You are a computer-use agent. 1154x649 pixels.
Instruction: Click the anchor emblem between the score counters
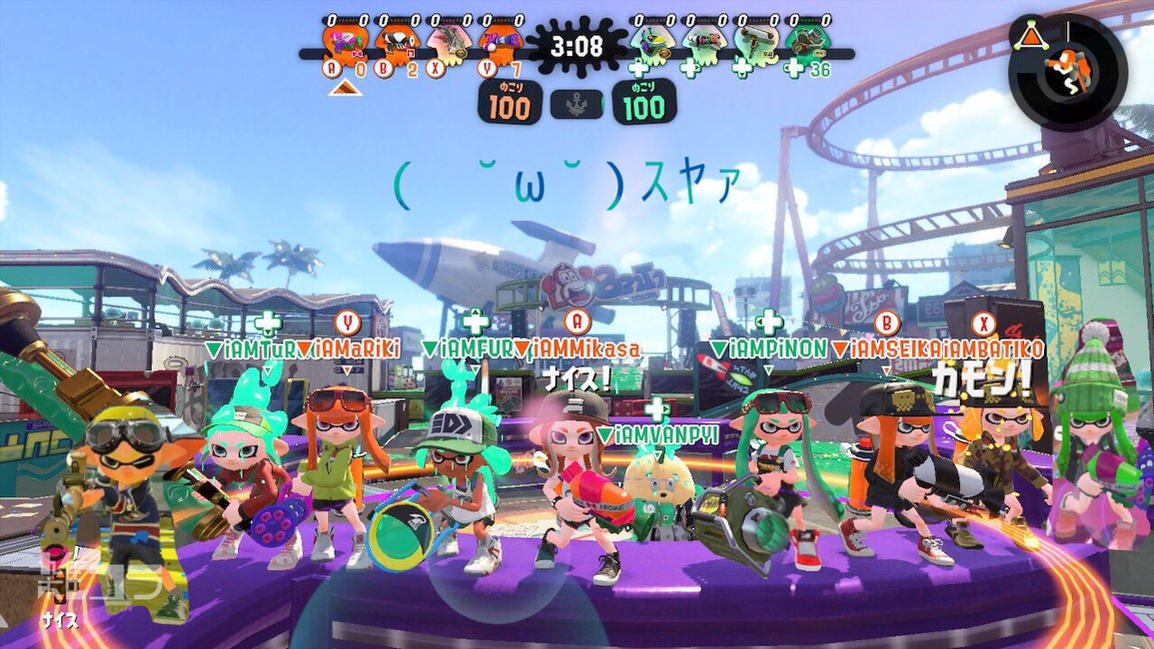click(x=577, y=104)
